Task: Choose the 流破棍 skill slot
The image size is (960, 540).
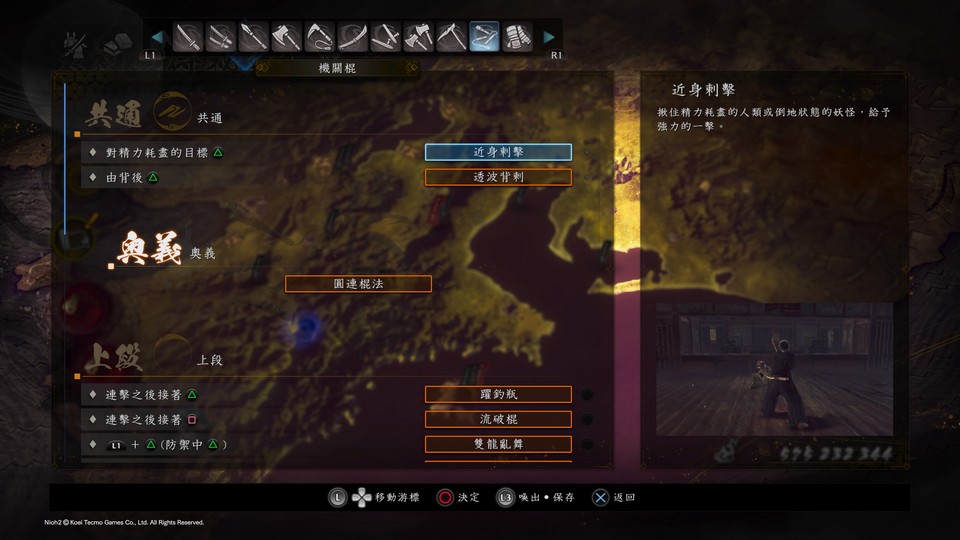Action: coord(498,419)
